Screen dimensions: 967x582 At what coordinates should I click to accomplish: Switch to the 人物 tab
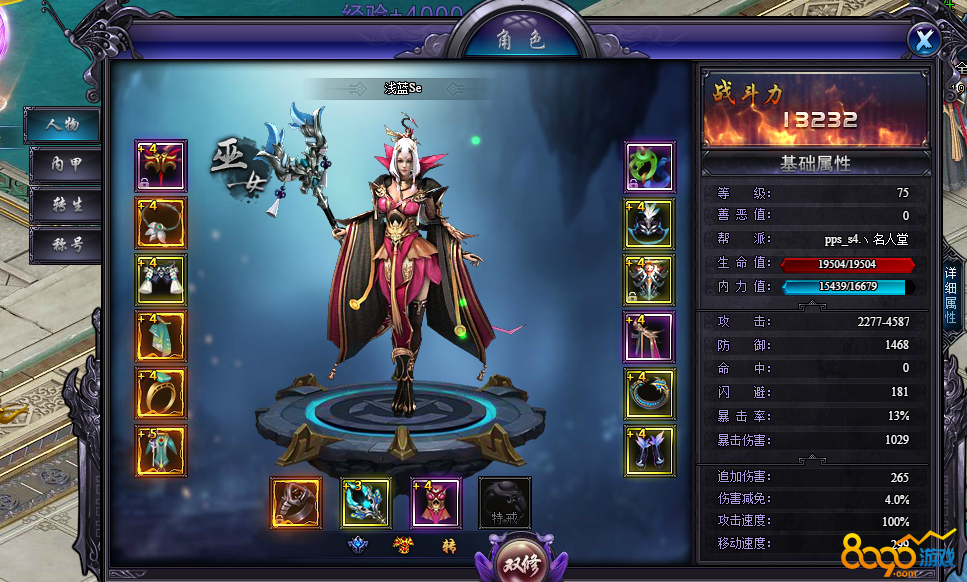(x=64, y=125)
